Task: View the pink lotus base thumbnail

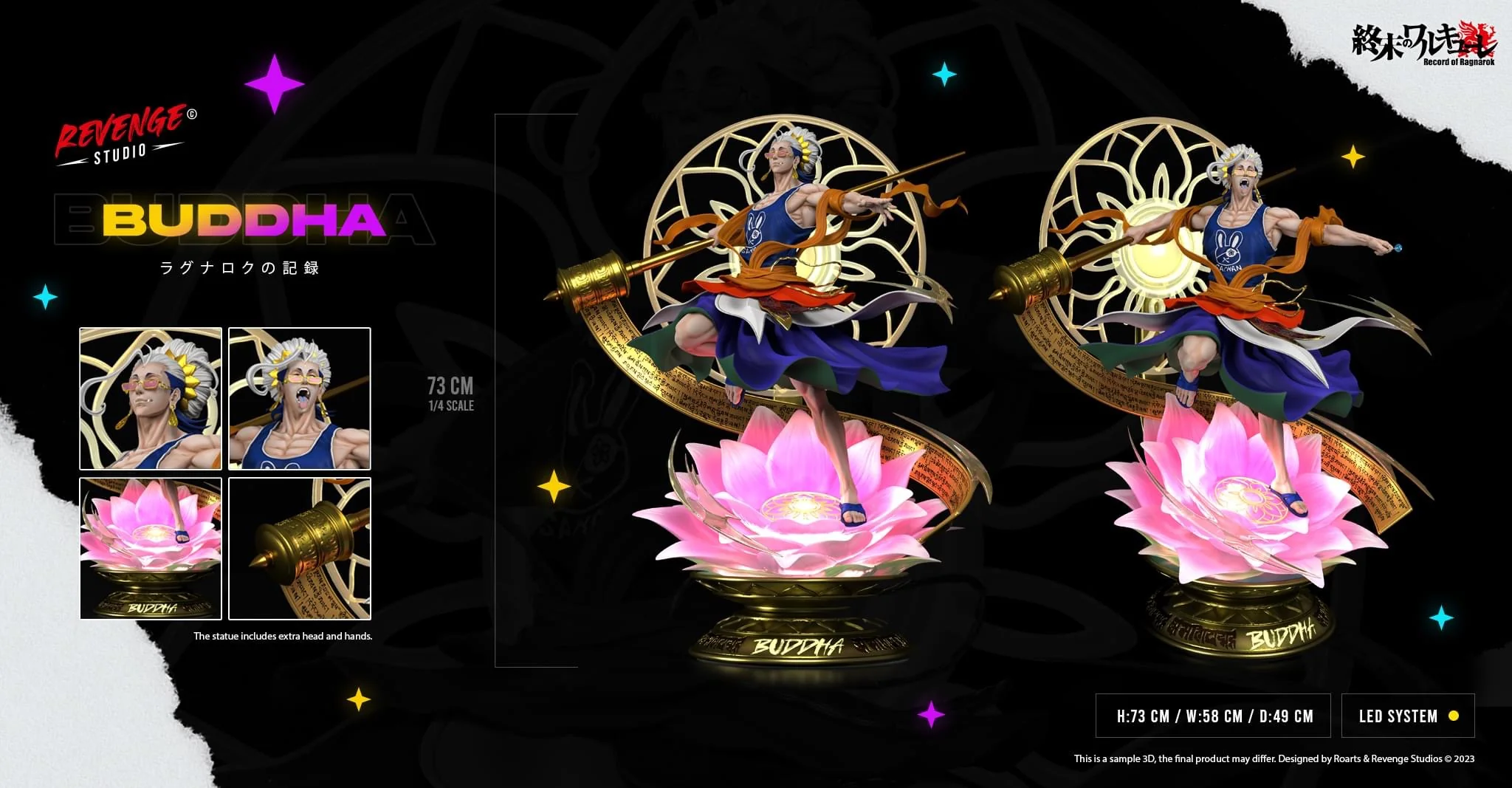Action: 151,548
